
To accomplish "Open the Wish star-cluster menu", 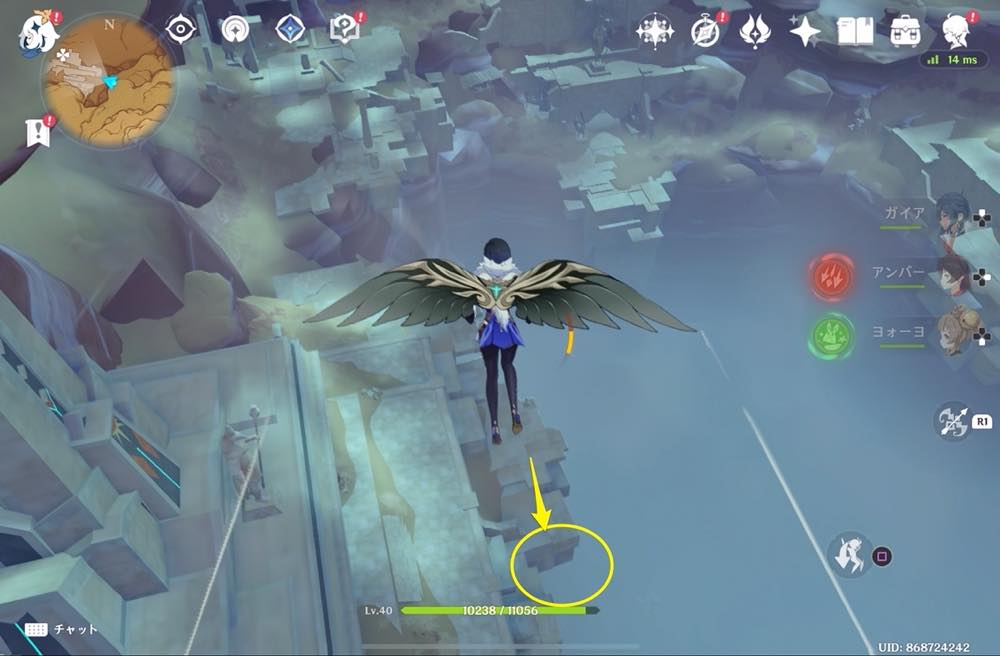I will click(655, 31).
